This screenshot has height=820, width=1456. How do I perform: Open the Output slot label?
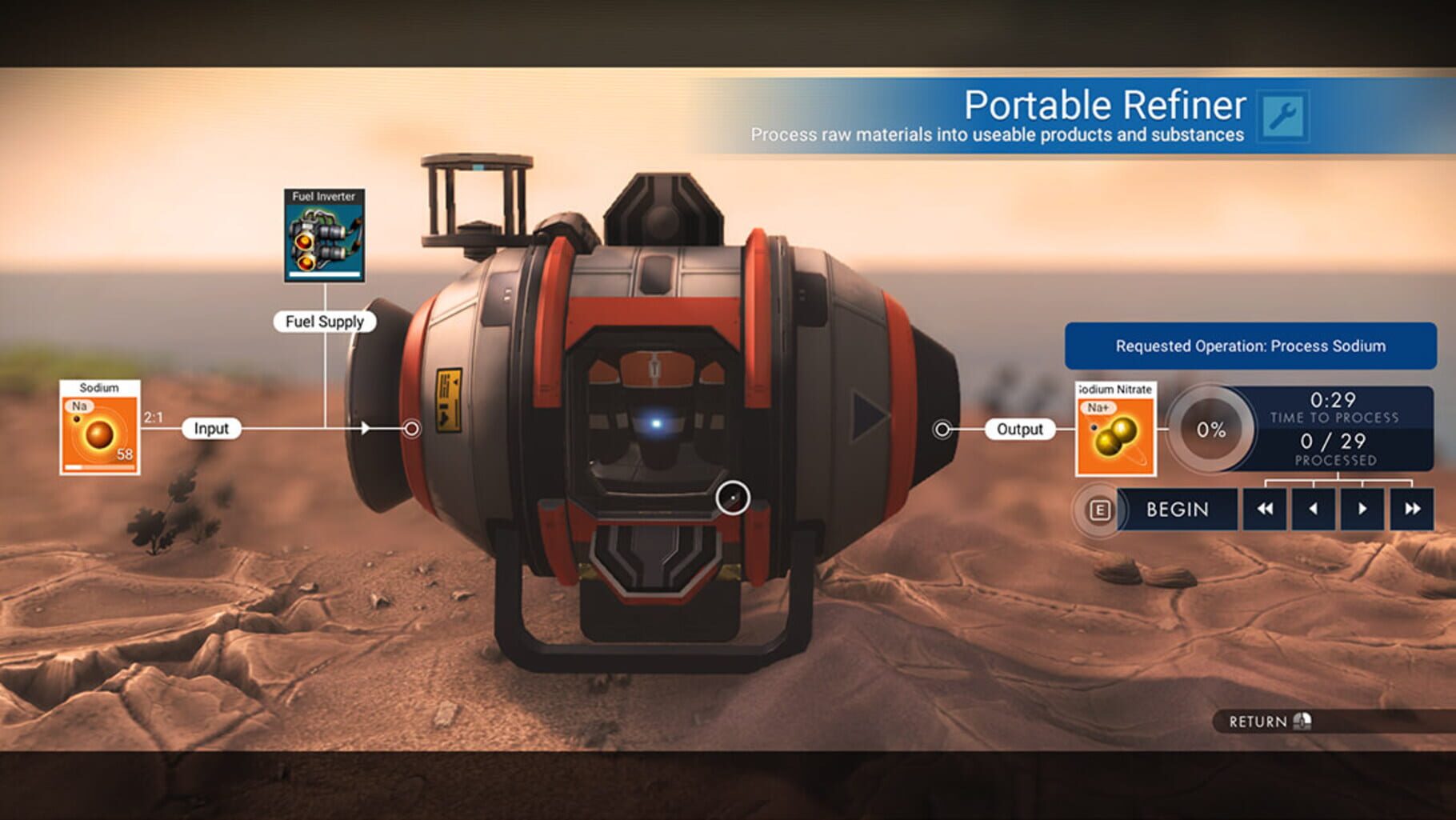(x=1019, y=430)
